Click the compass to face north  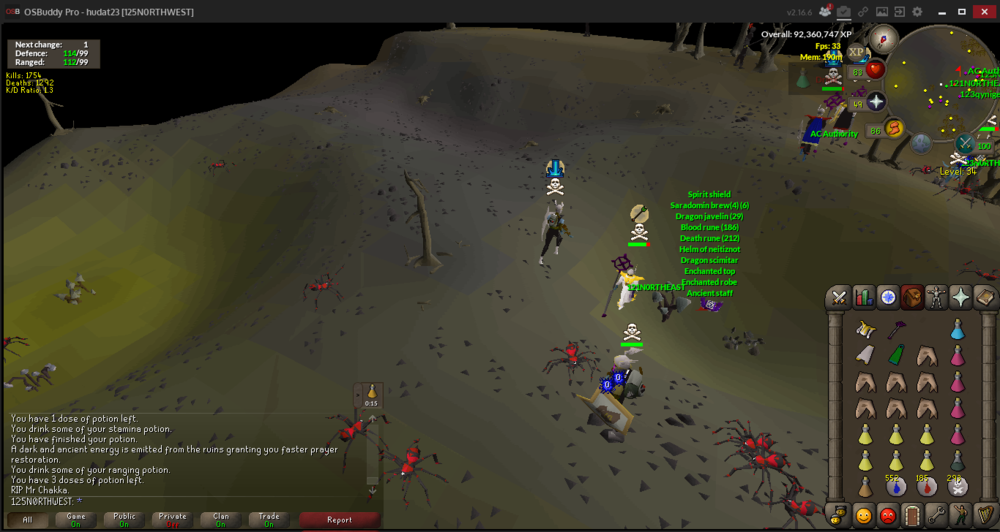point(883,41)
